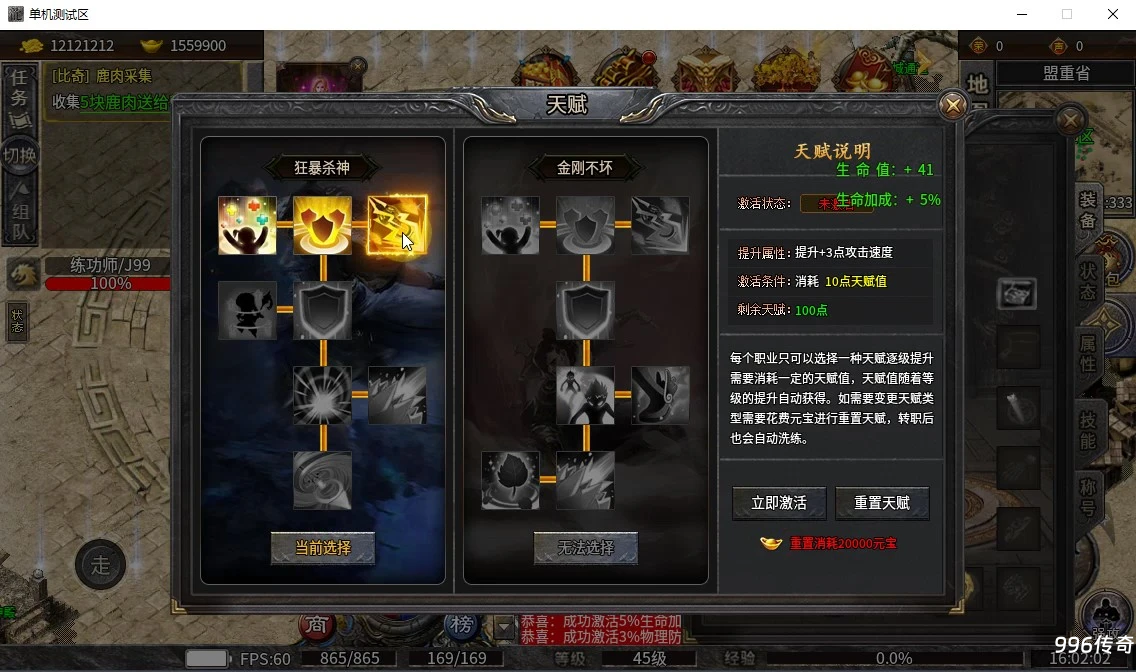This screenshot has height=672, width=1136.
Task: Toggle the round 走 walk button
Action: click(x=100, y=564)
